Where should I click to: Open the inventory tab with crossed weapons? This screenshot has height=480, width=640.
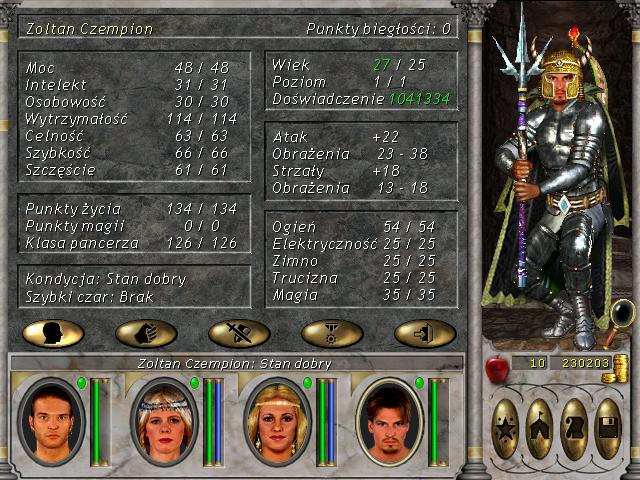239,333
